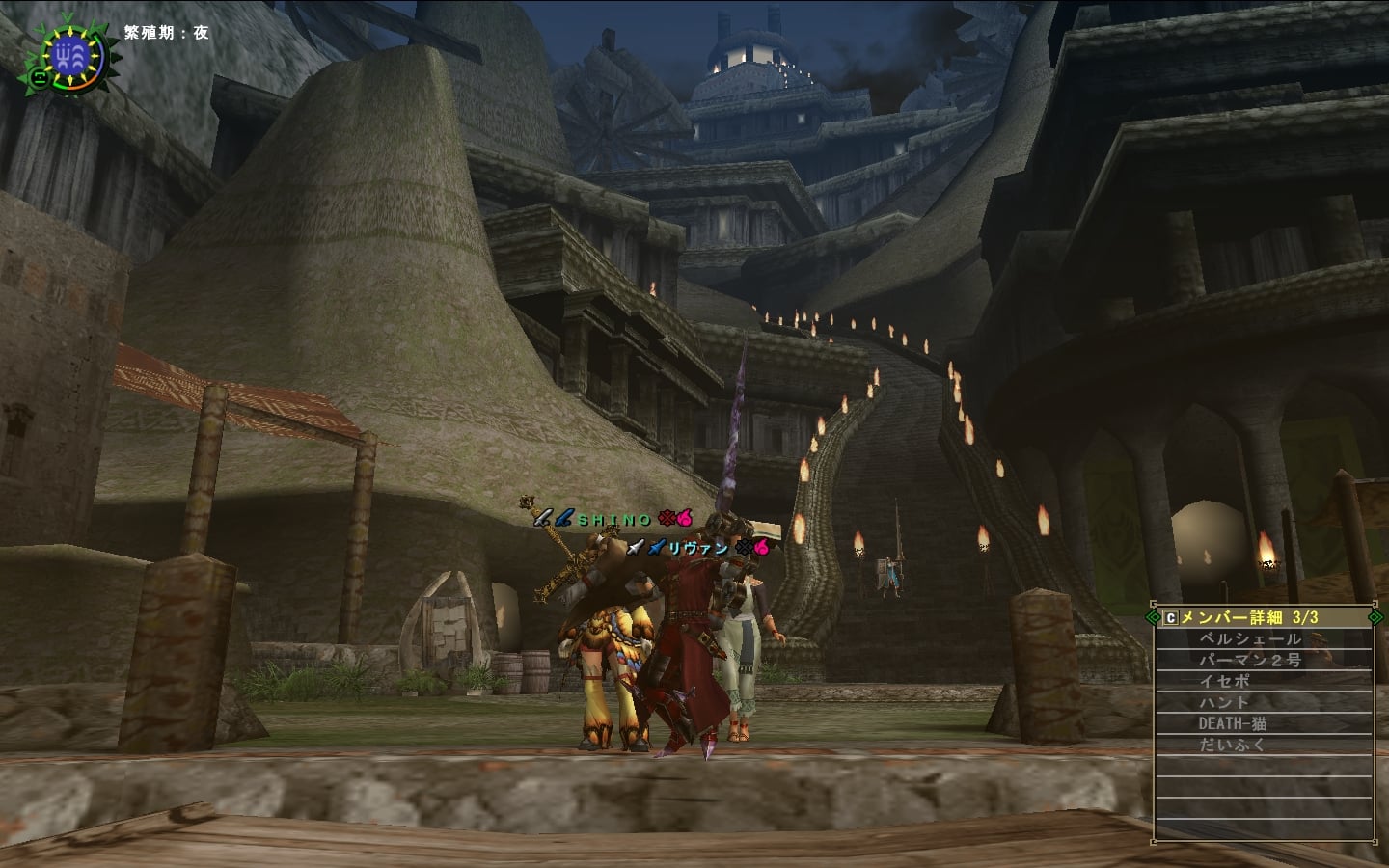Click the small green status icon beside clock
Screen dimensions: 1389x868
coord(38,75)
